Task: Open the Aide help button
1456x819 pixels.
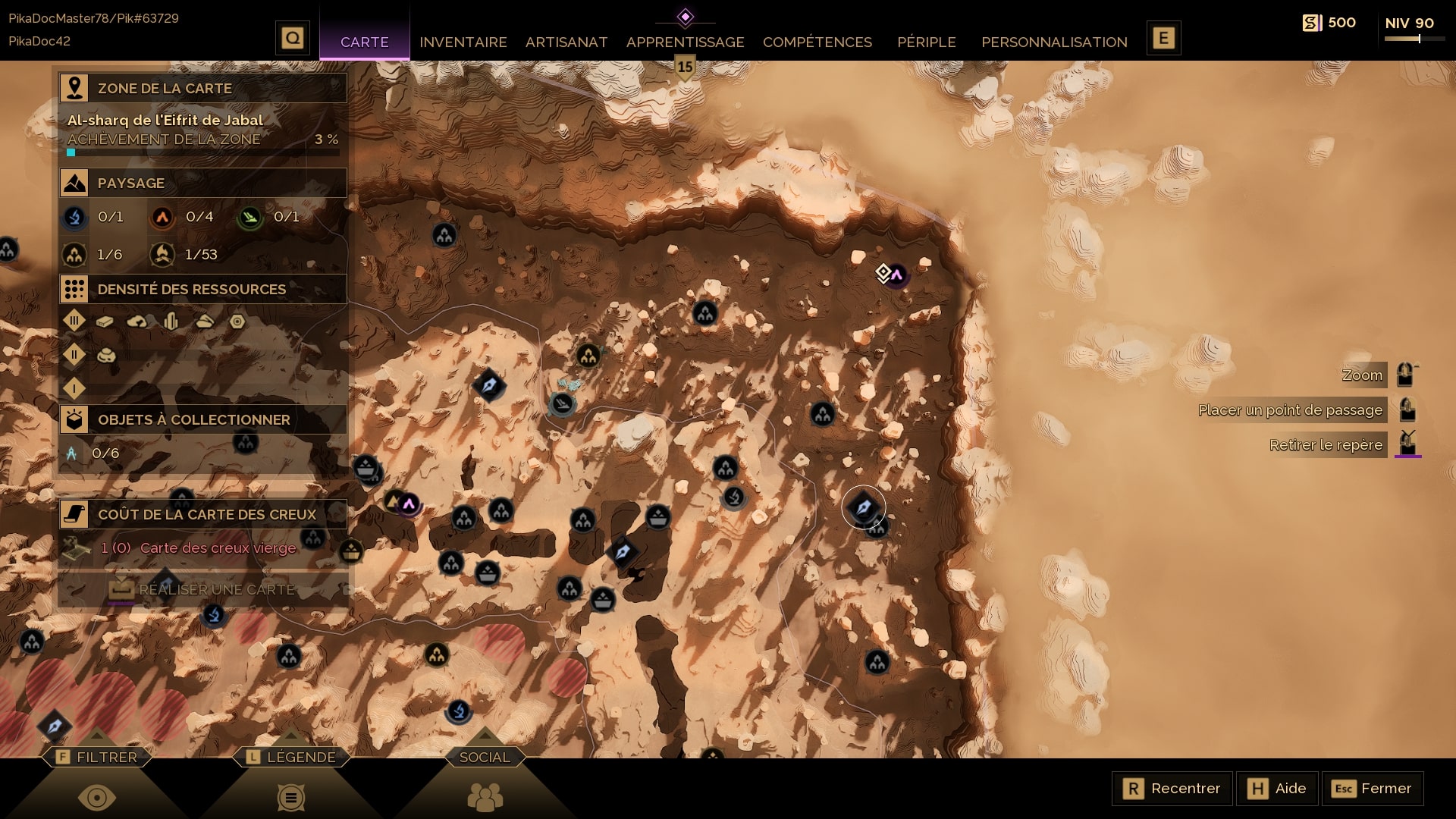Action: pyautogui.click(x=1277, y=789)
